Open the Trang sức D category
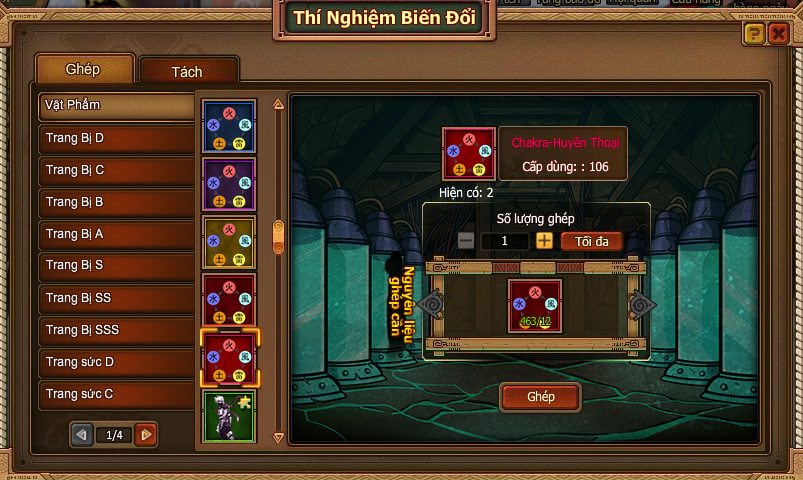The image size is (803, 480). click(116, 362)
